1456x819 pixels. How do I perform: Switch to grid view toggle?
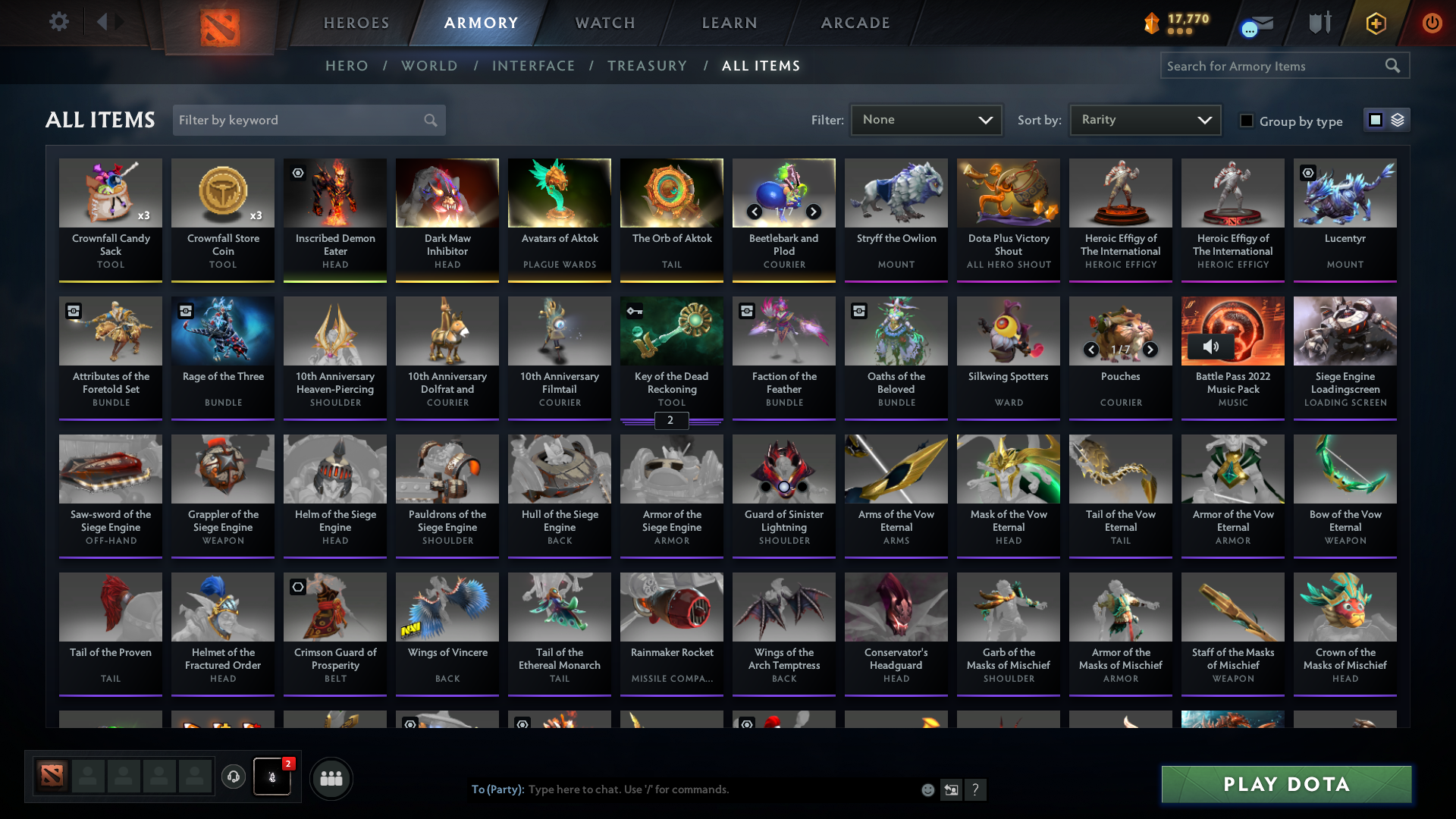[1374, 120]
